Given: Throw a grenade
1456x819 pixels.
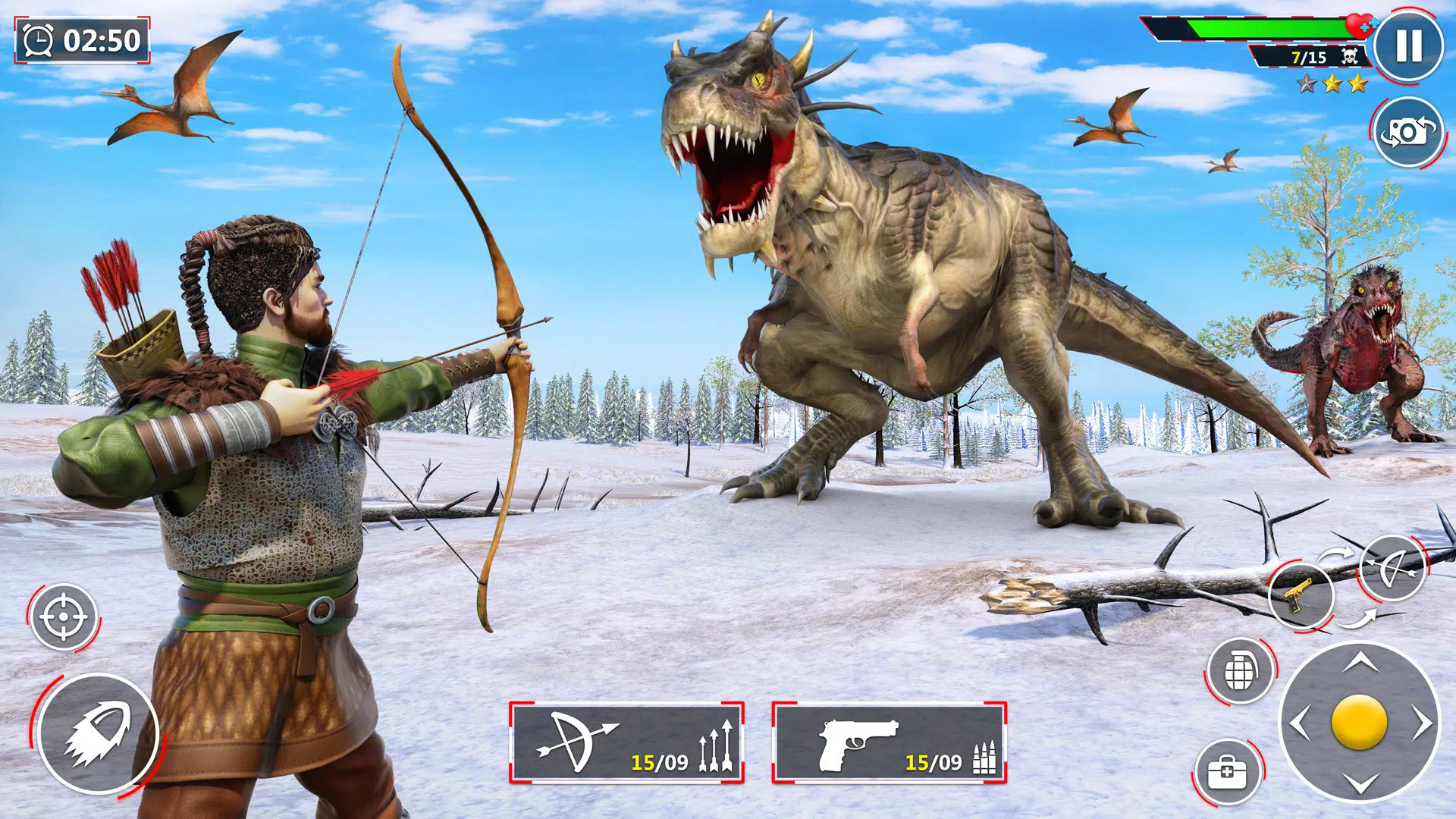Looking at the screenshot, I should click(x=1241, y=670).
